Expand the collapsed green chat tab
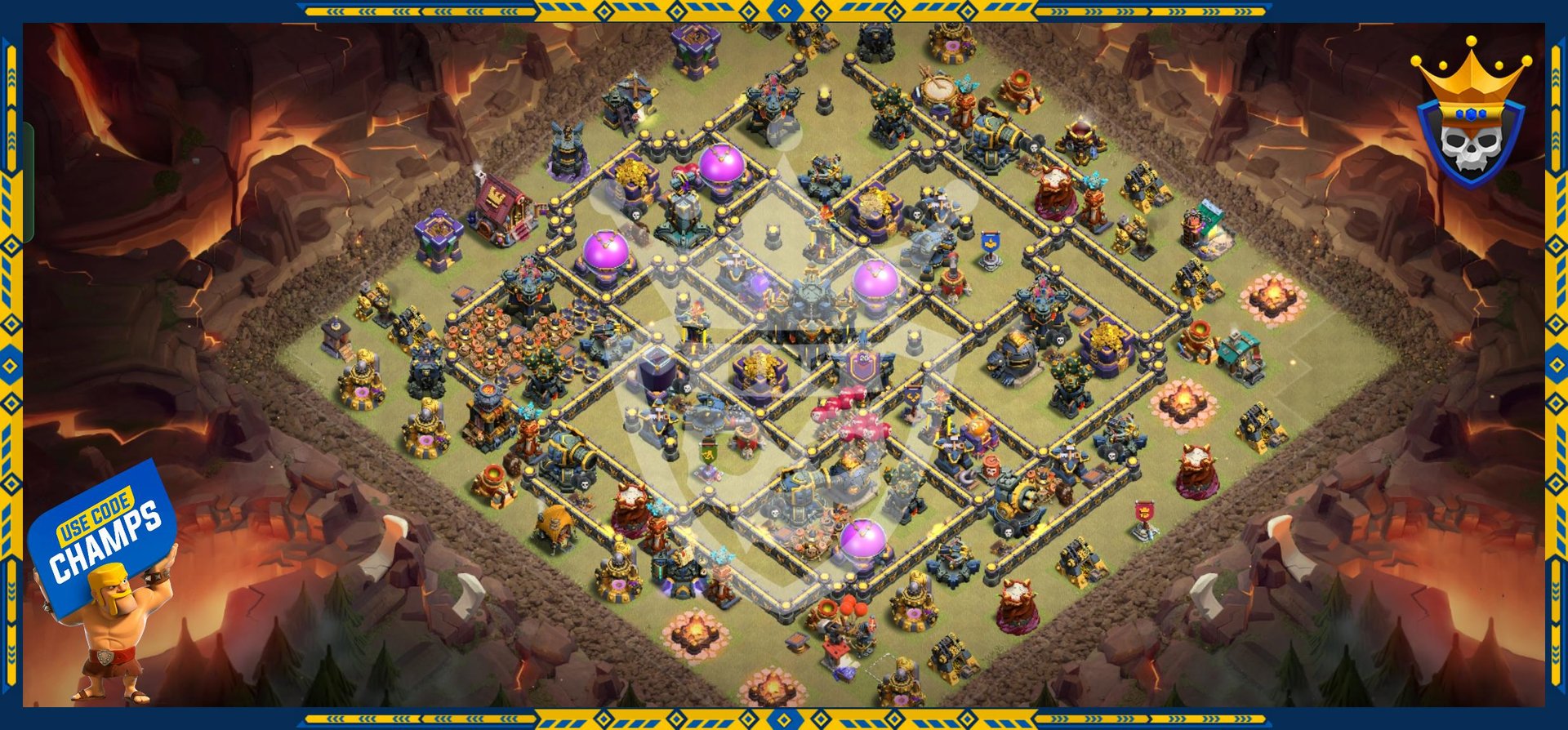 29,182
